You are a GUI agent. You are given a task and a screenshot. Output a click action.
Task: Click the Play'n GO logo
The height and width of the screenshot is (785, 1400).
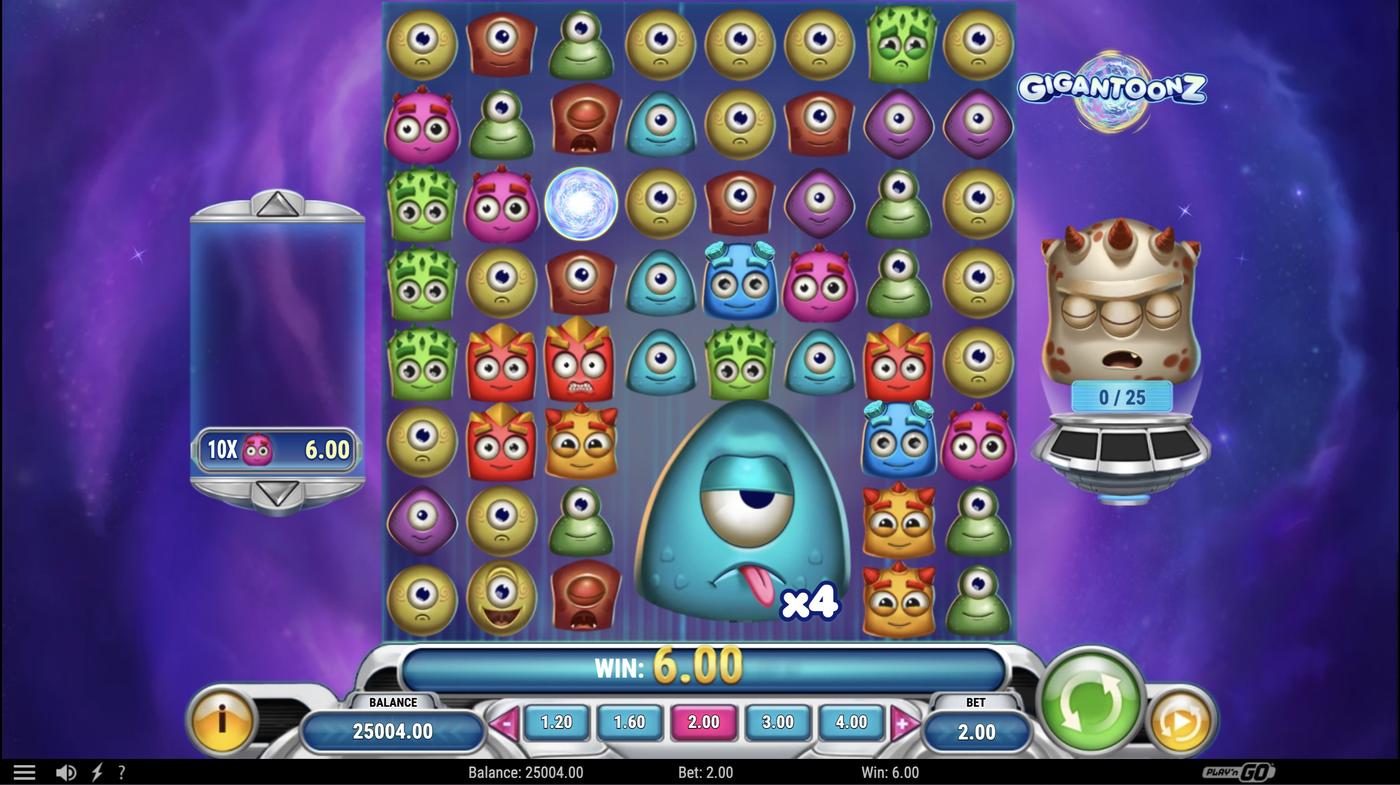(x=1239, y=771)
